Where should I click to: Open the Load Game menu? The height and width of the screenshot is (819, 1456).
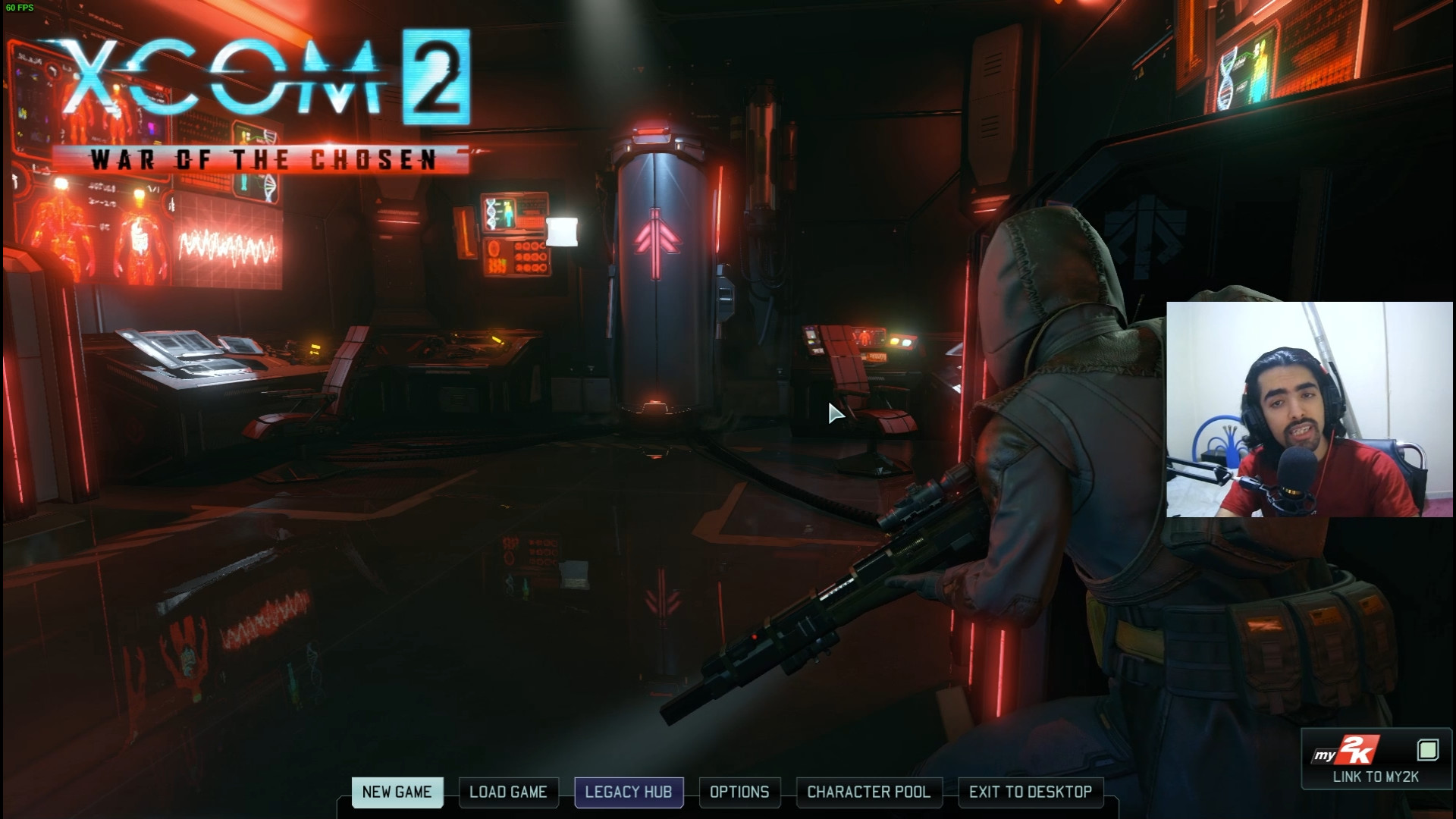click(x=508, y=792)
